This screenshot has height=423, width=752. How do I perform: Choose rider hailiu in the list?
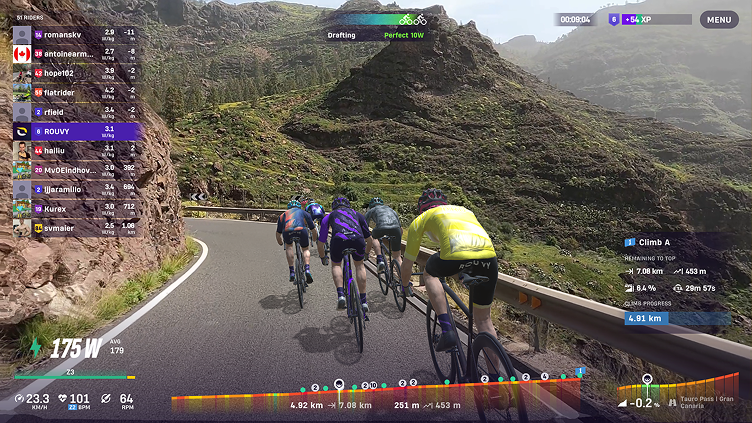coord(75,149)
